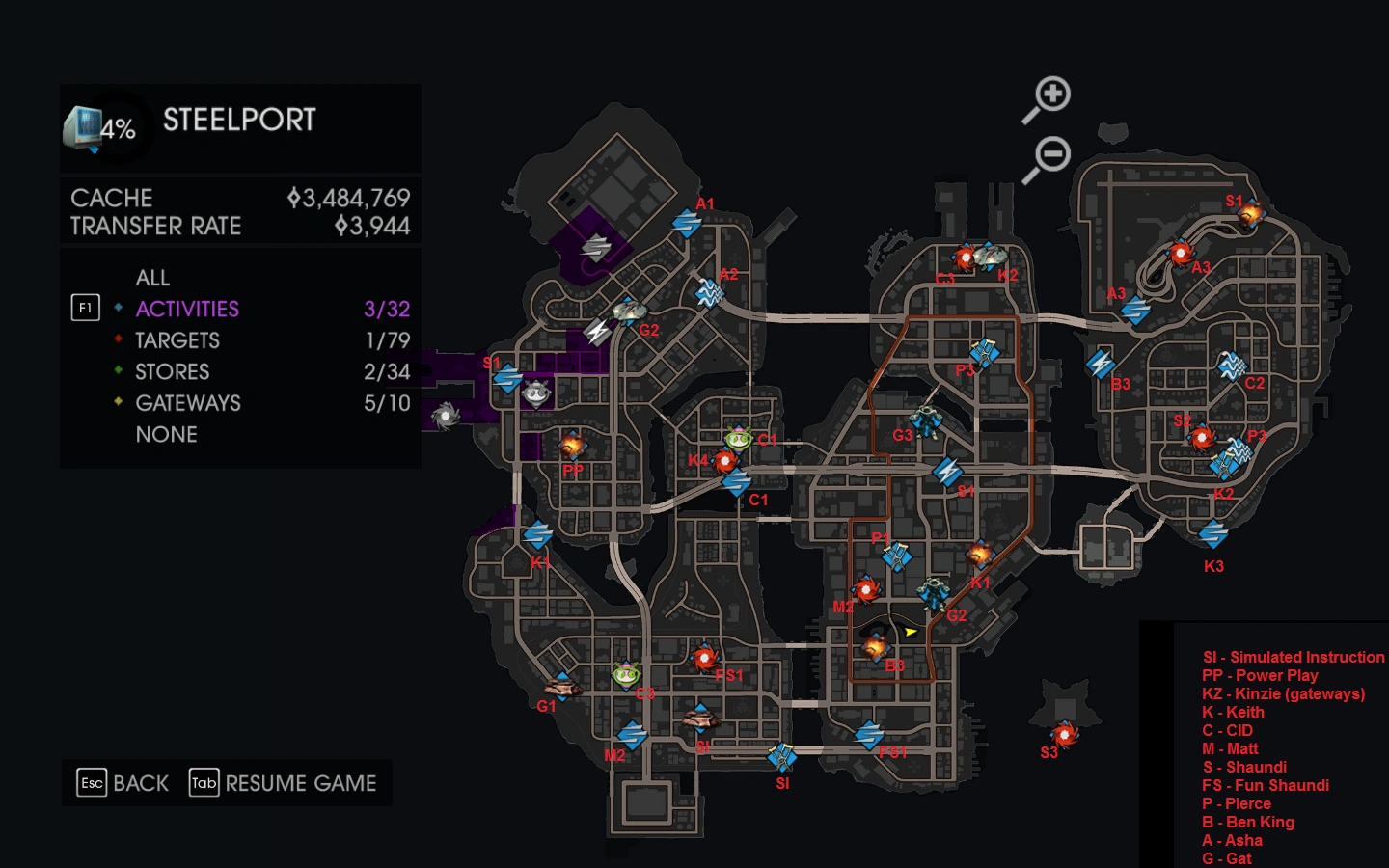The image size is (1389, 868).
Task: Click the zoom-out magnifier on the map
Action: coord(1051,152)
